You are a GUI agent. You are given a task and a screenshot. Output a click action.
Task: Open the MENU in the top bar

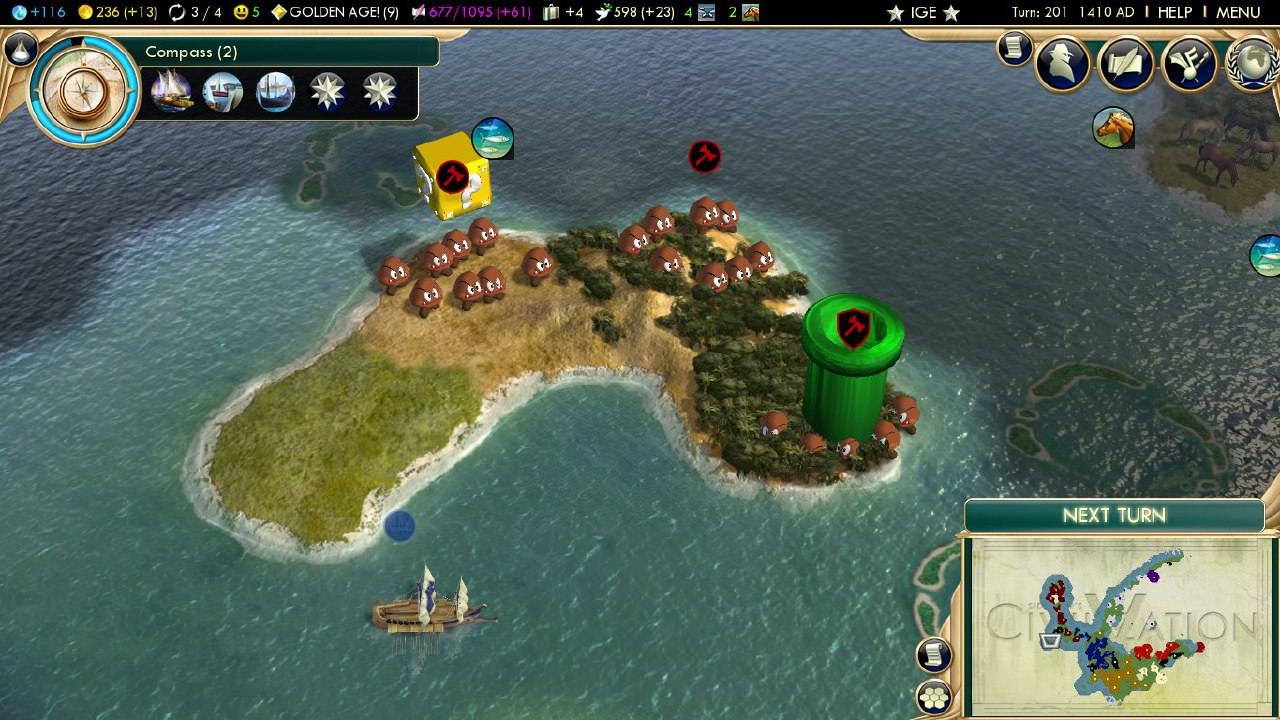tap(1238, 12)
